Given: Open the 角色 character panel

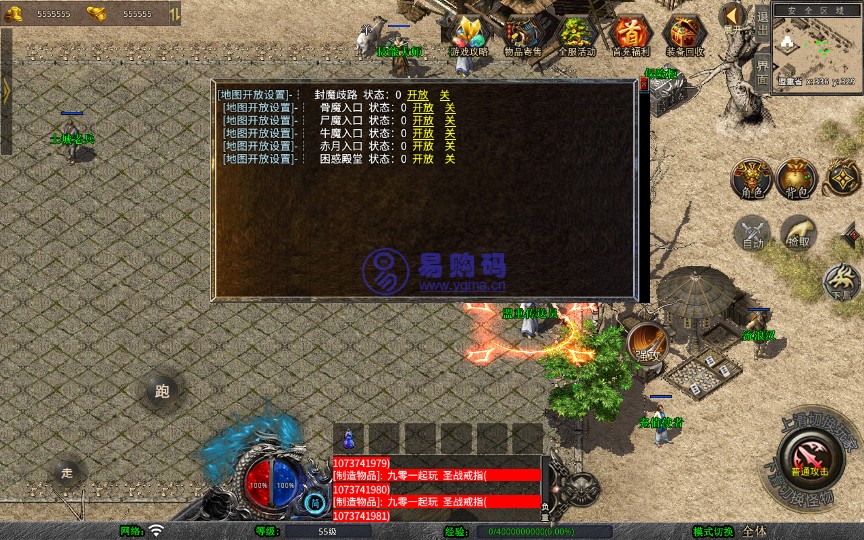Looking at the screenshot, I should [x=750, y=177].
